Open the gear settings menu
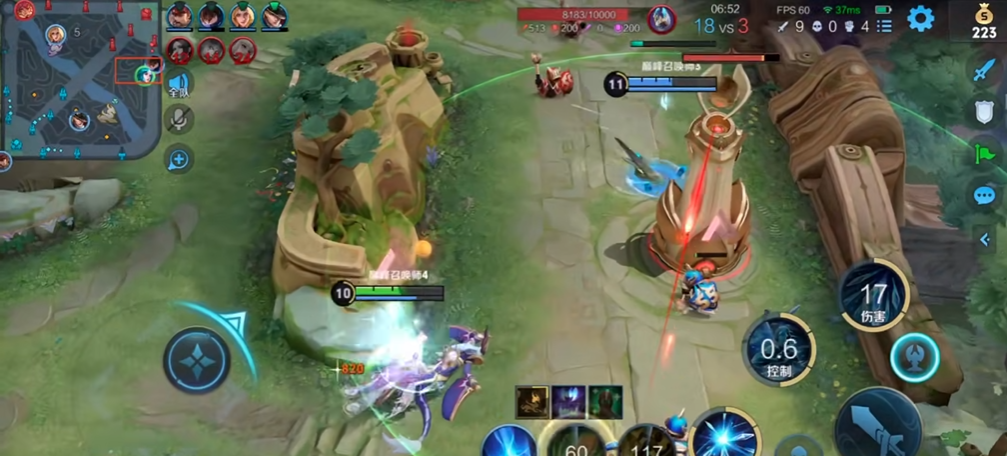The width and height of the screenshot is (1007, 456). (x=920, y=17)
